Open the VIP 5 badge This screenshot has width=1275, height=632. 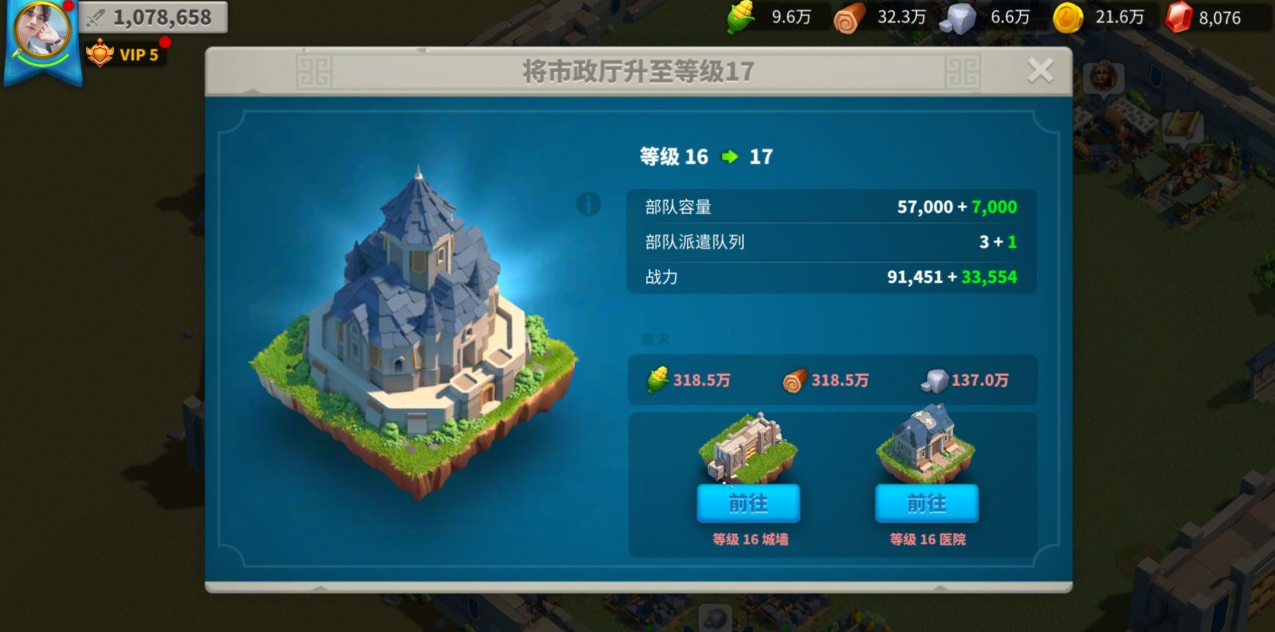coord(124,54)
